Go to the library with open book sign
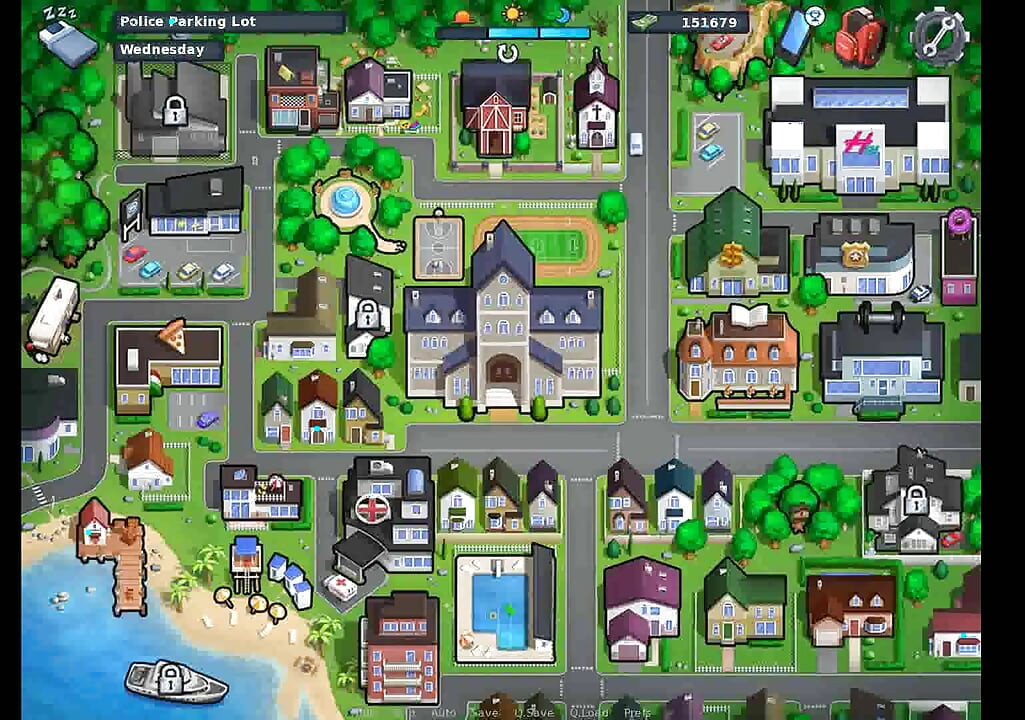The height and width of the screenshot is (720, 1025). 738,355
